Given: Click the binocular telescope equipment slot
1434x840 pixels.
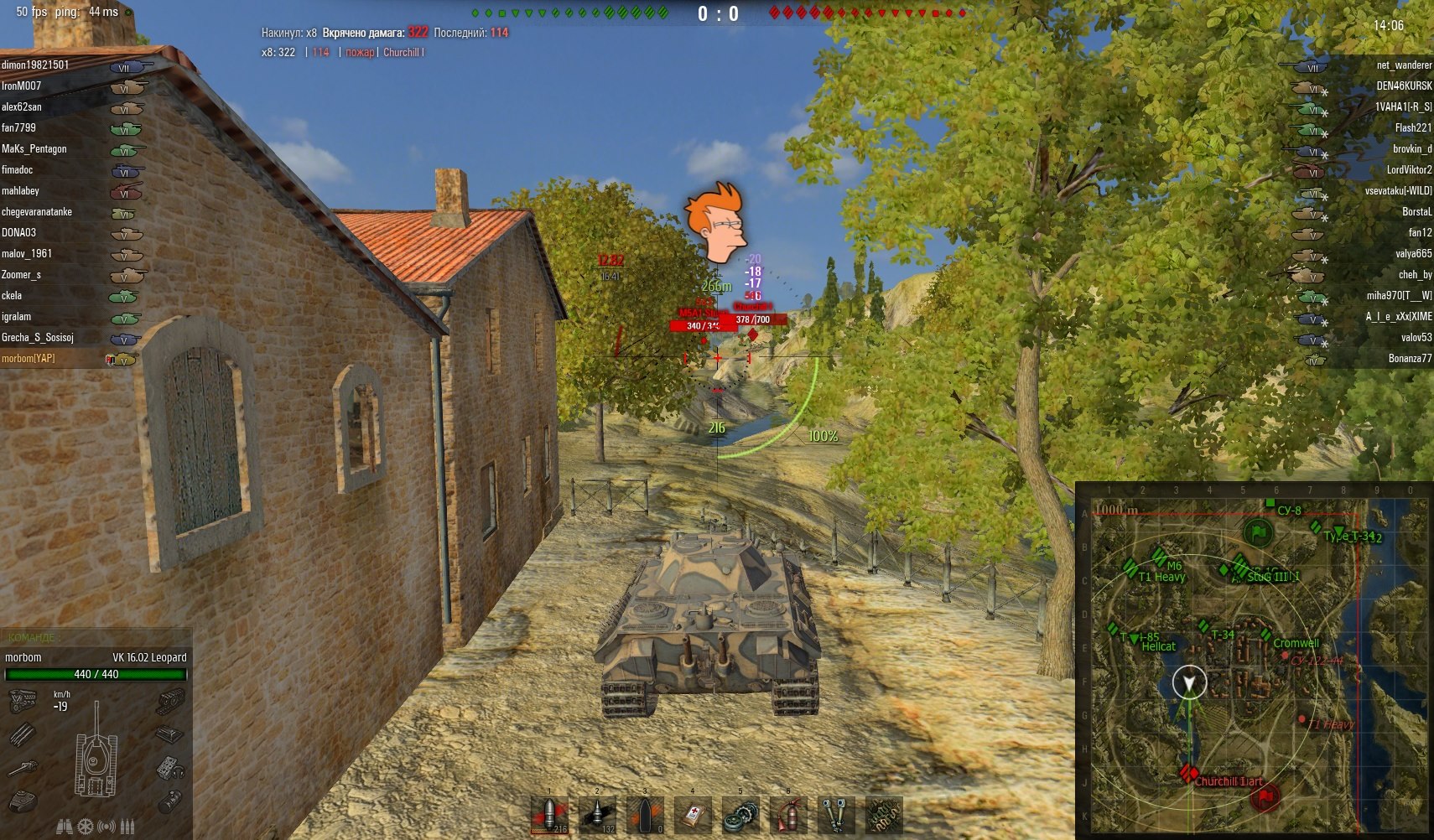Looking at the screenshot, I should coord(836,815).
